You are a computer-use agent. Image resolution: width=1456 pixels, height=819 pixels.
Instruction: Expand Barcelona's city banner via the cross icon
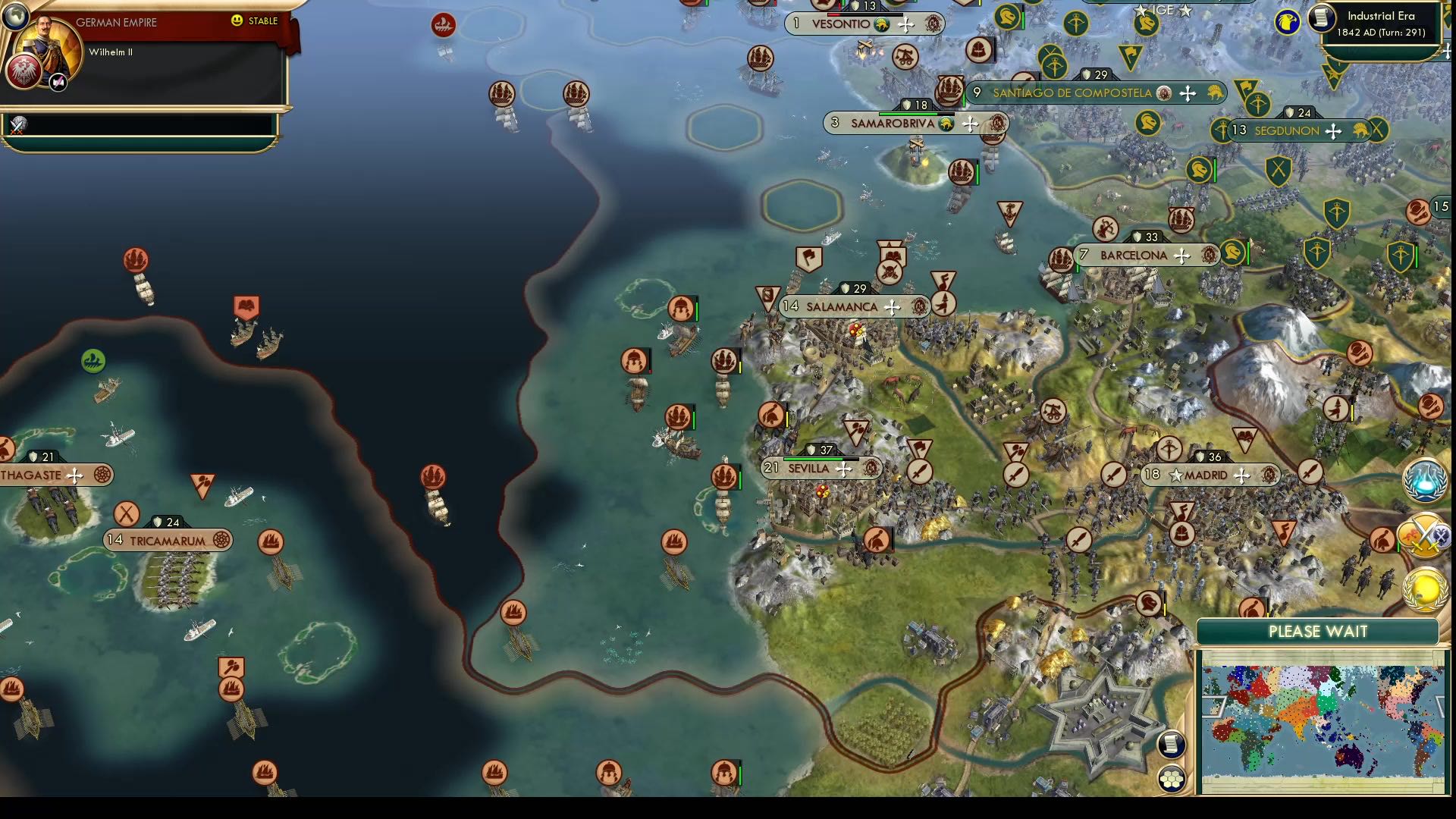tap(1181, 256)
